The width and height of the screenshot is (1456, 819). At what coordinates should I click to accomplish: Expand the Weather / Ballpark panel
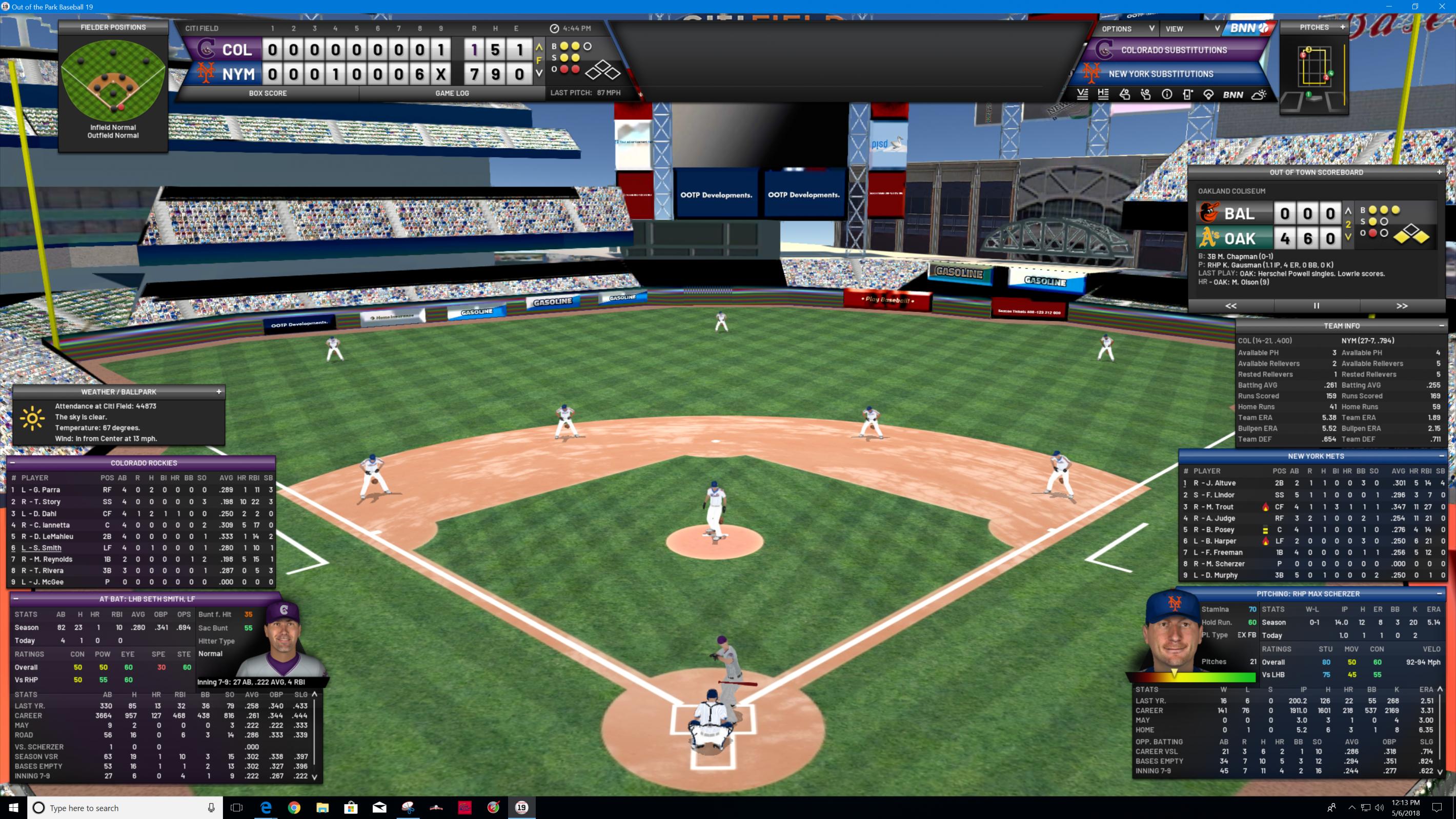pos(219,392)
